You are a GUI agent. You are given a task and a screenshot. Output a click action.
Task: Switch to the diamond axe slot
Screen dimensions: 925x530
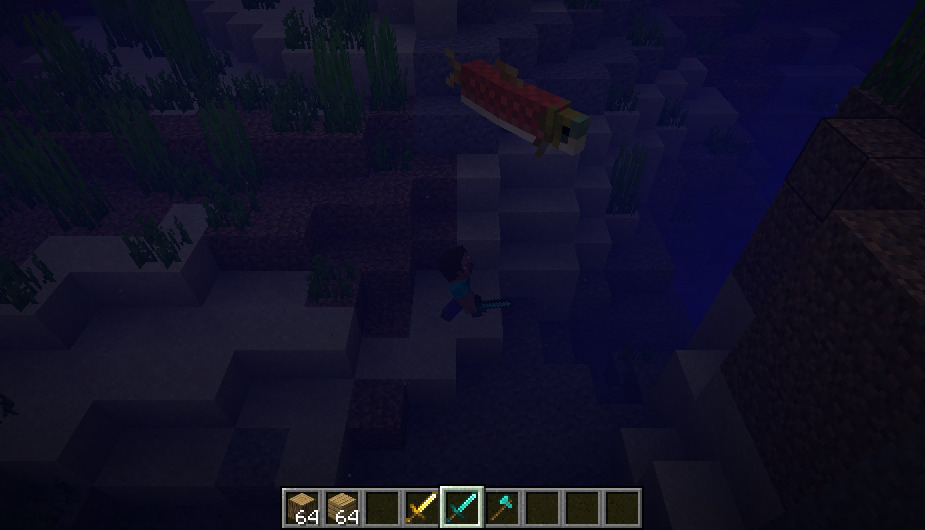click(x=501, y=508)
